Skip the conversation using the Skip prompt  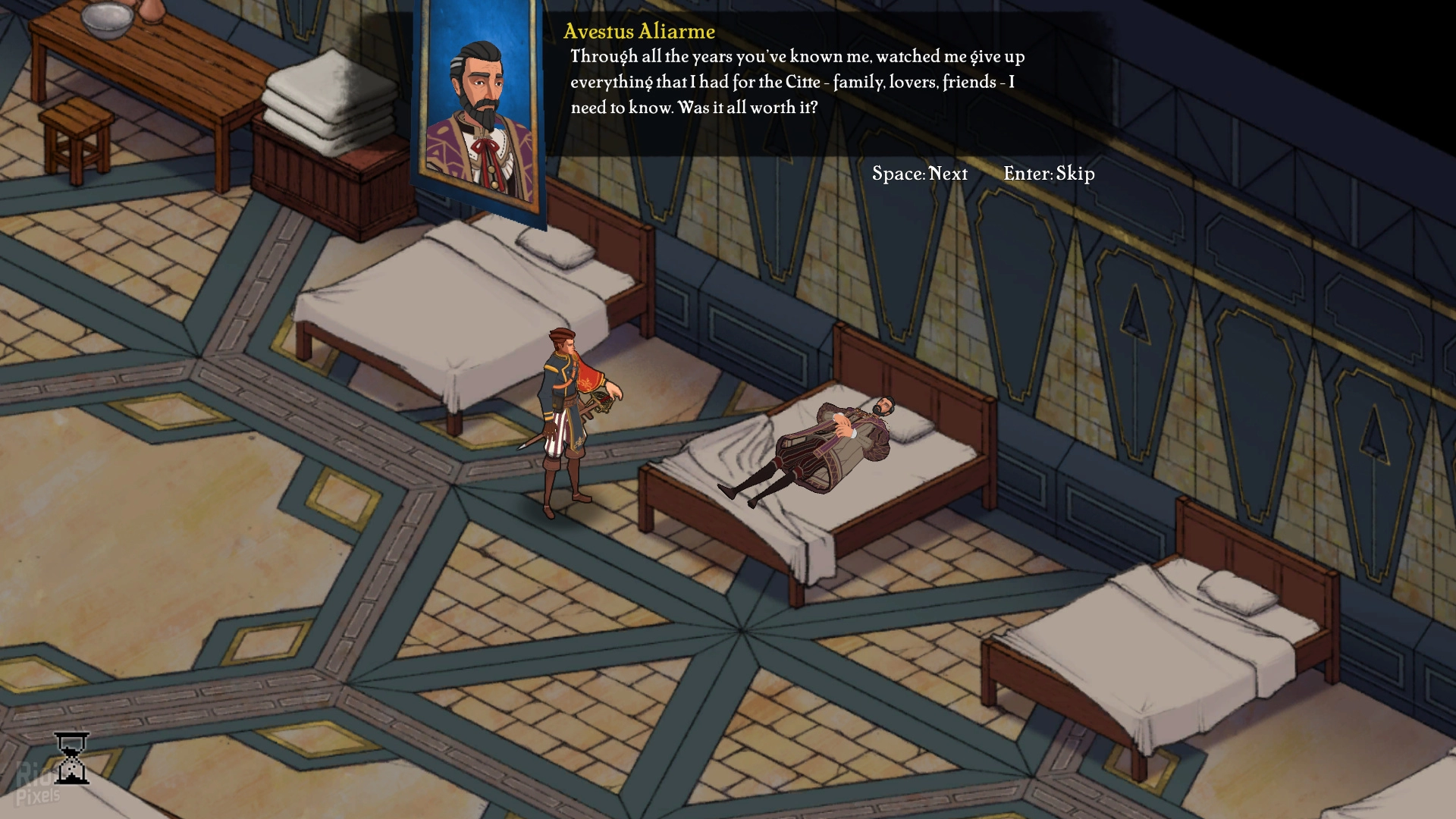1049,174
